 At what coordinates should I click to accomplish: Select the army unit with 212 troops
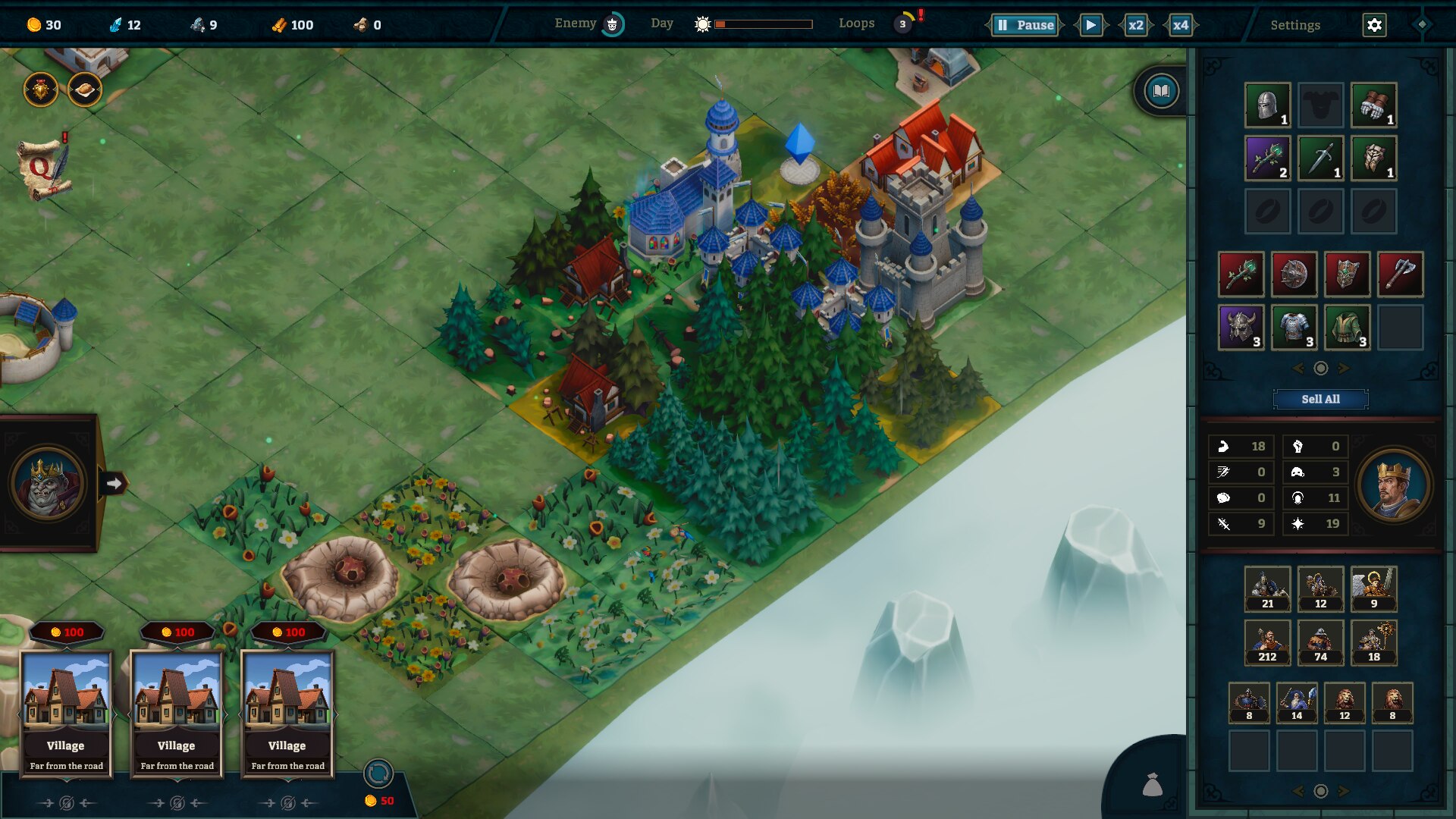[1267, 642]
